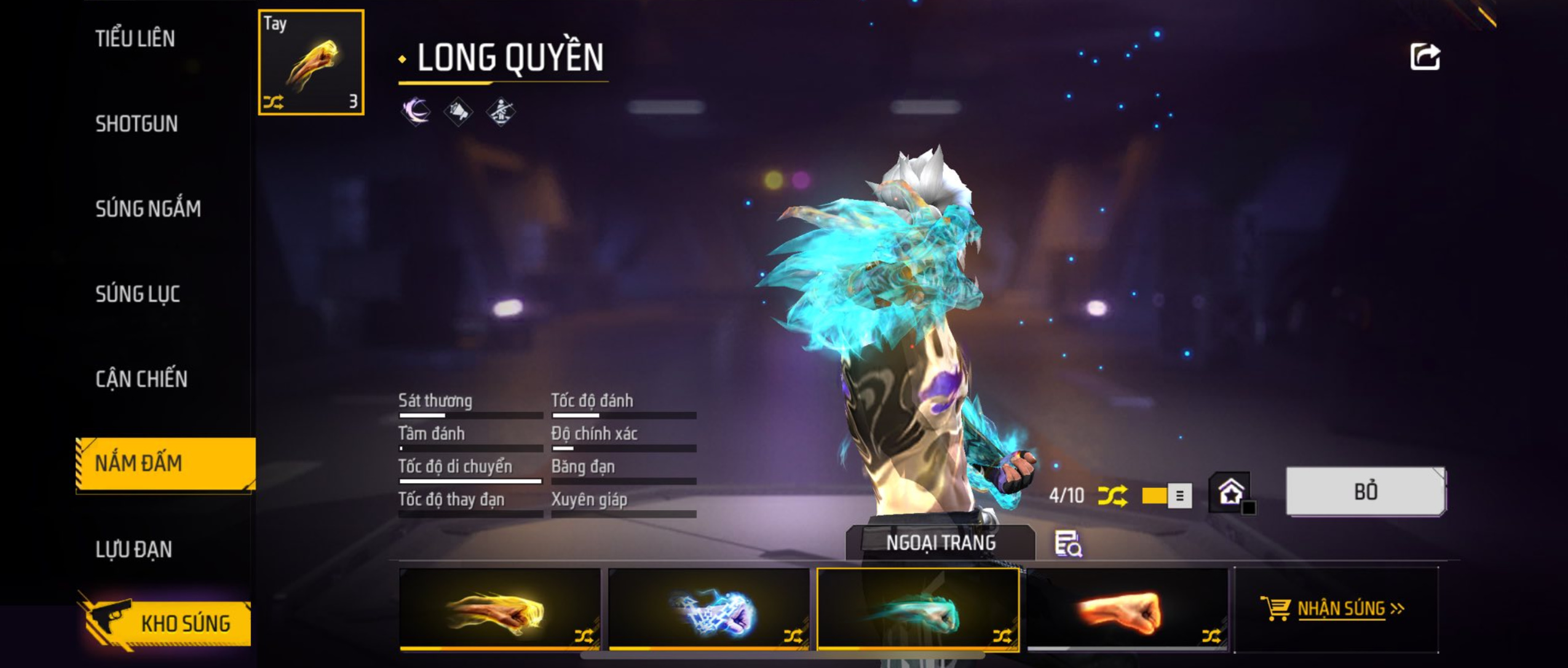Toggle the yellow random-skin switch
The height and width of the screenshot is (668, 1568).
click(x=1166, y=495)
